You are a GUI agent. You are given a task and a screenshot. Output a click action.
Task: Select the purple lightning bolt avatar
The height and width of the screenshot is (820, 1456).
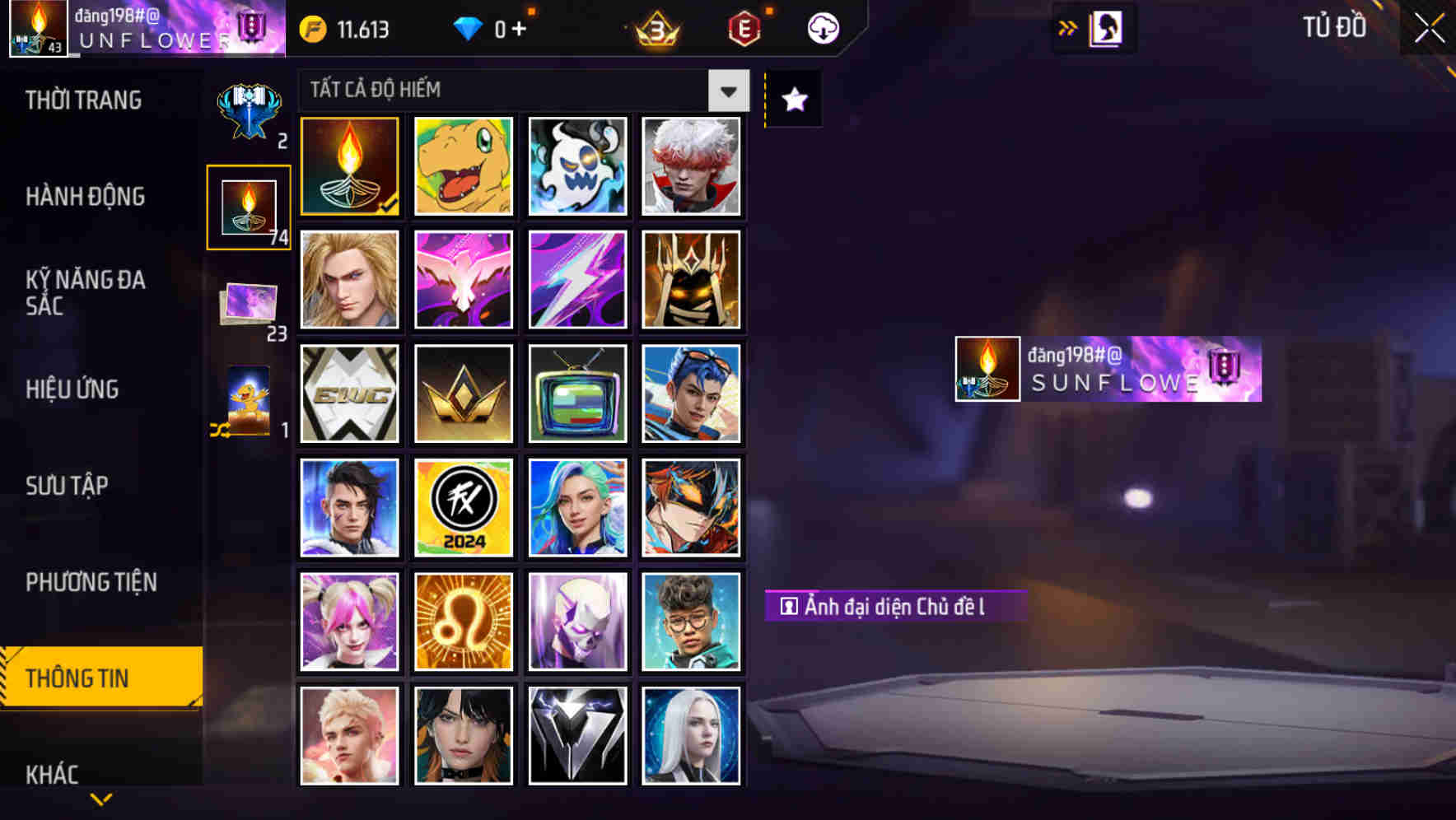[576, 280]
